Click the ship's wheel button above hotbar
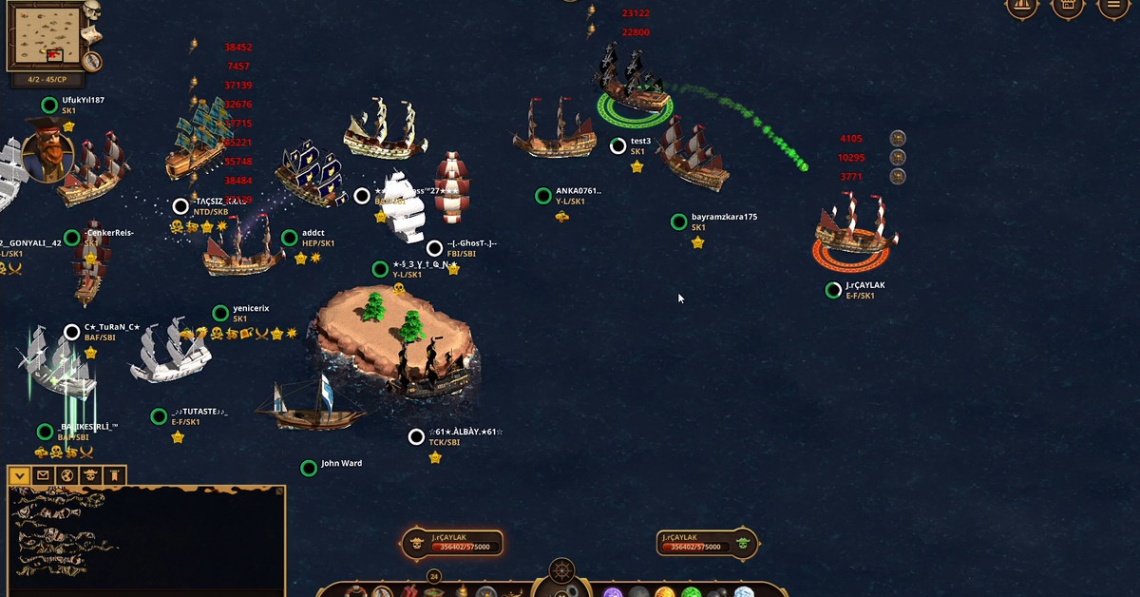The height and width of the screenshot is (597, 1140). pyautogui.click(x=562, y=572)
